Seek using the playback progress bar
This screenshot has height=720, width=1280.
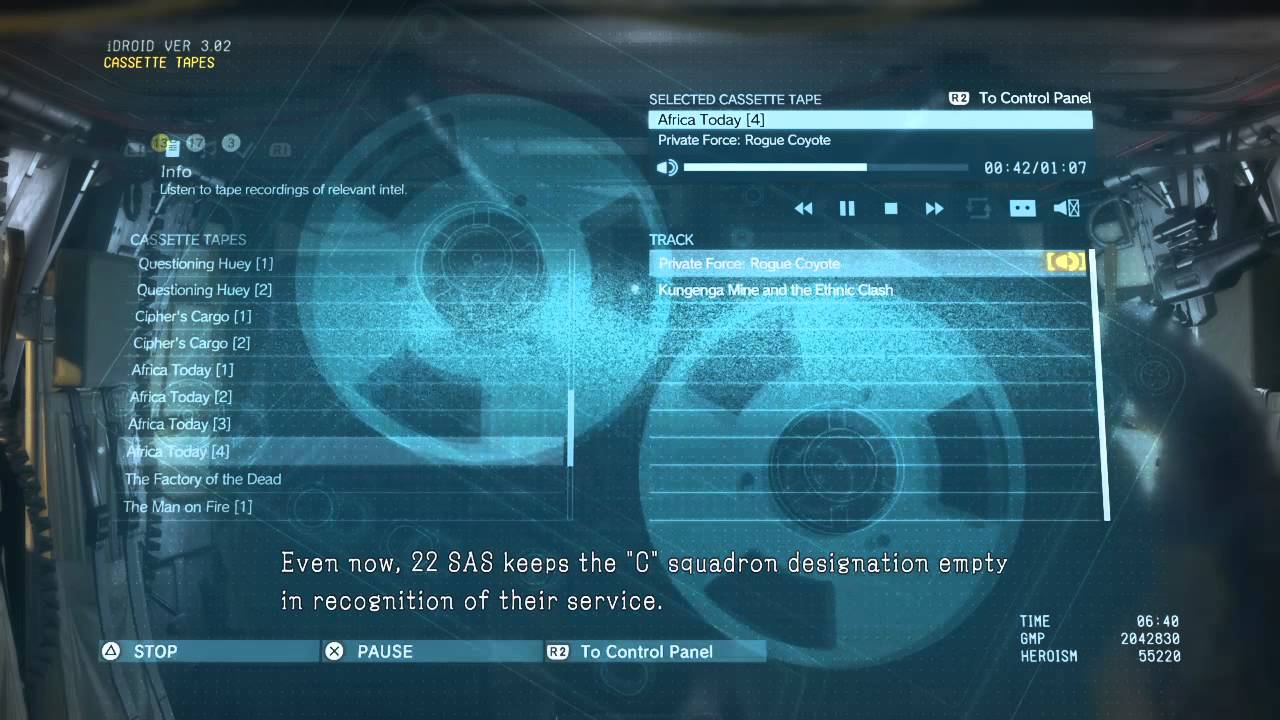pos(830,167)
